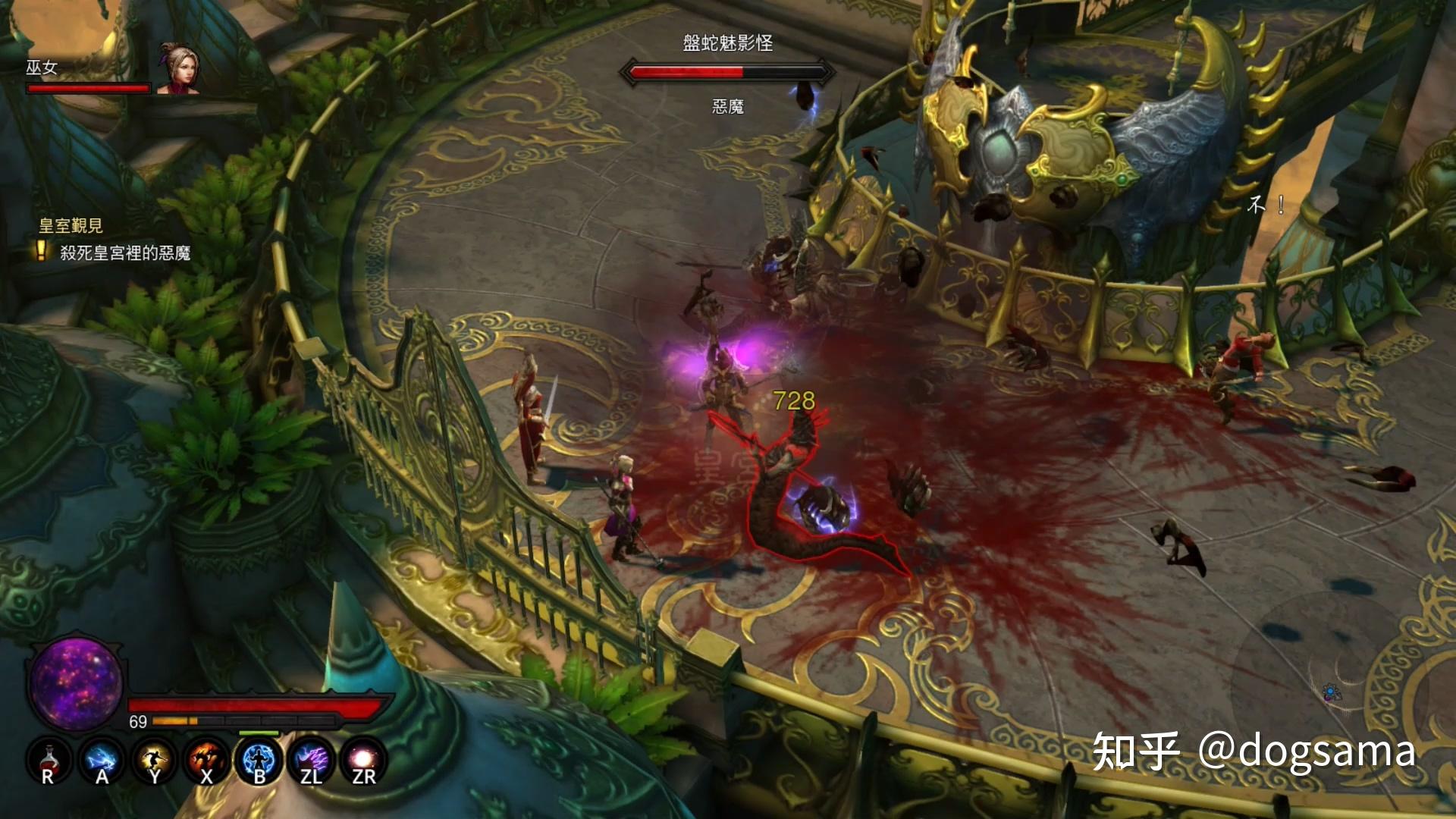This screenshot has height=819, width=1456.
Task: Cast the purple lightning hand skill
Action: coord(311,760)
